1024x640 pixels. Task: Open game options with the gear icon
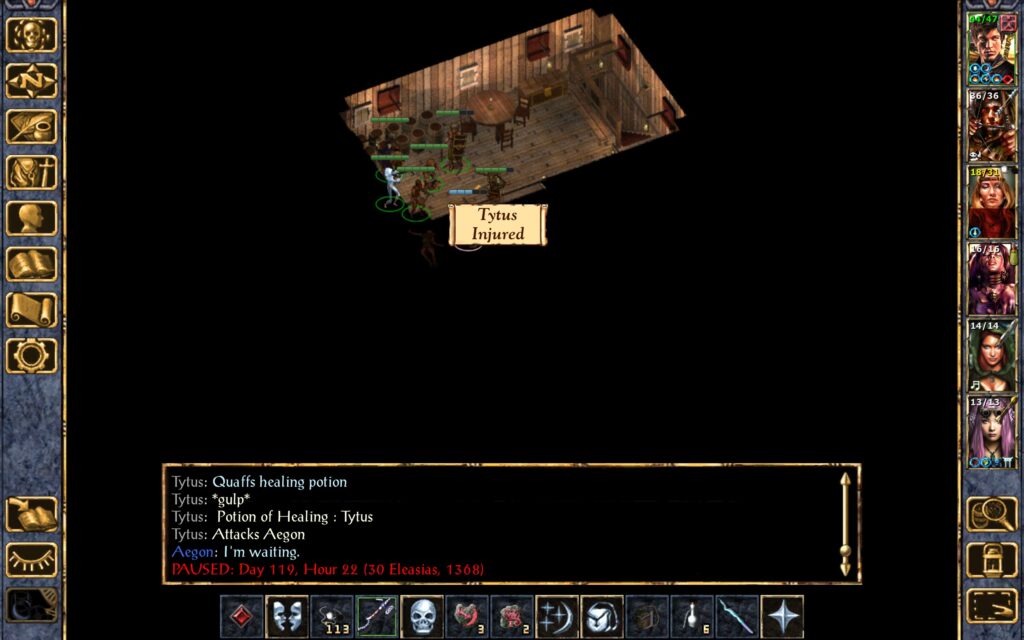[x=31, y=355]
